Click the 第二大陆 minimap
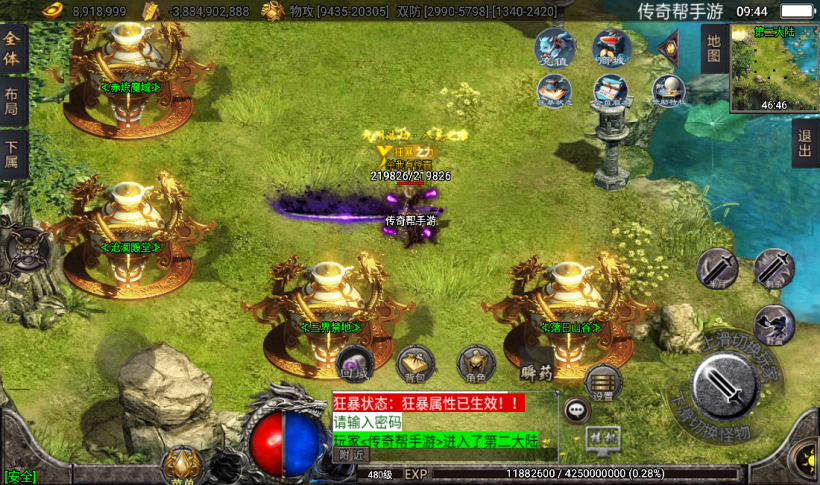820x485 pixels. (774, 68)
